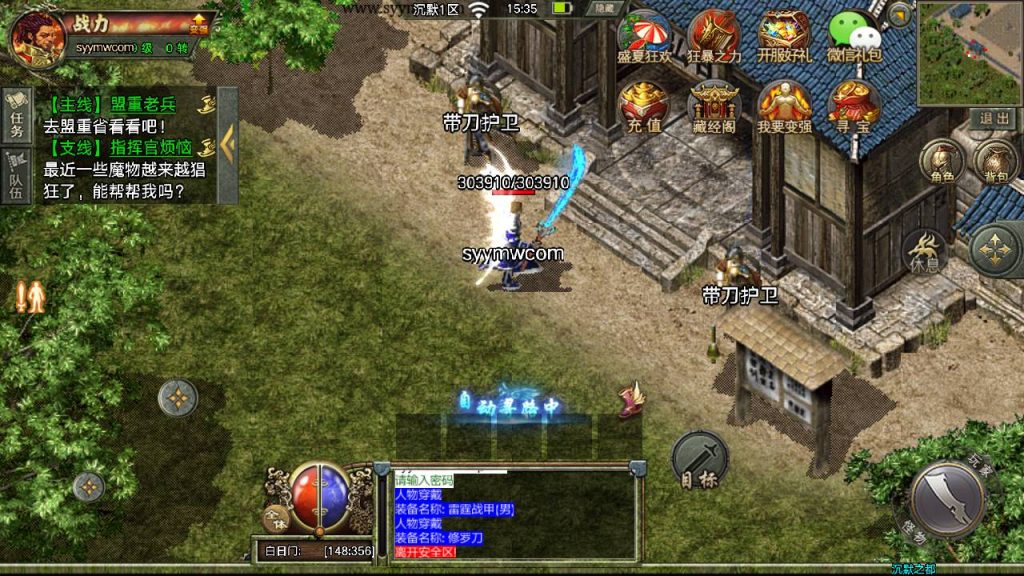Viewport: 1024px width, 576px height.
Task: Open the 充值 recharge shop
Action: 643,106
